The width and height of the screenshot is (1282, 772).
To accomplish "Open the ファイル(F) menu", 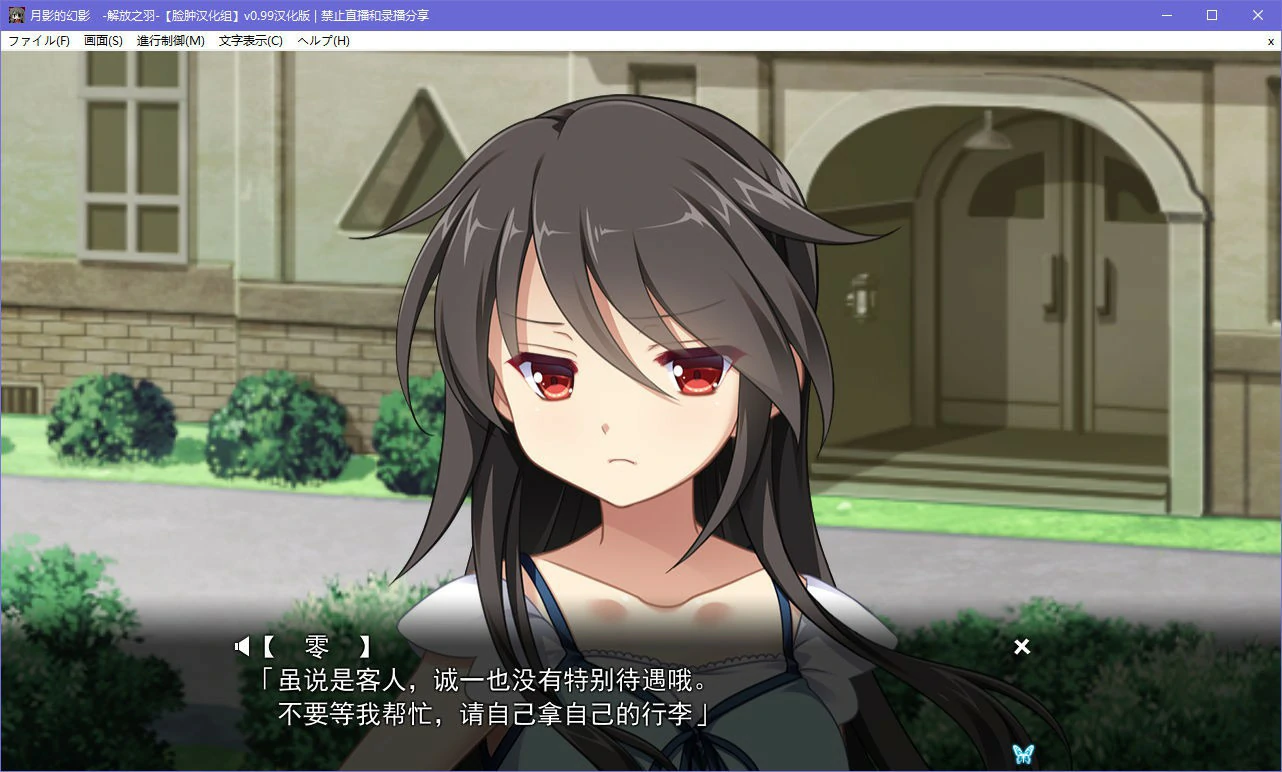I will coord(37,41).
